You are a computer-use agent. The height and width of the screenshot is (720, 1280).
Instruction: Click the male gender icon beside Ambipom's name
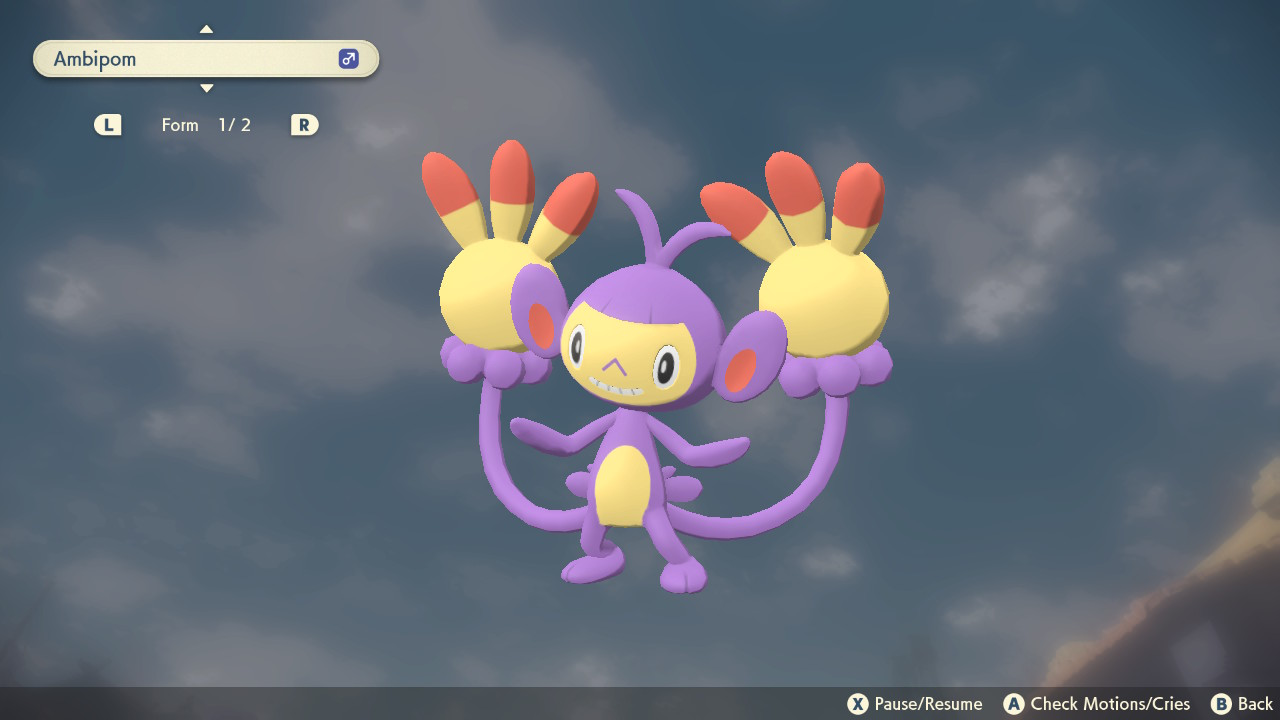(x=347, y=58)
